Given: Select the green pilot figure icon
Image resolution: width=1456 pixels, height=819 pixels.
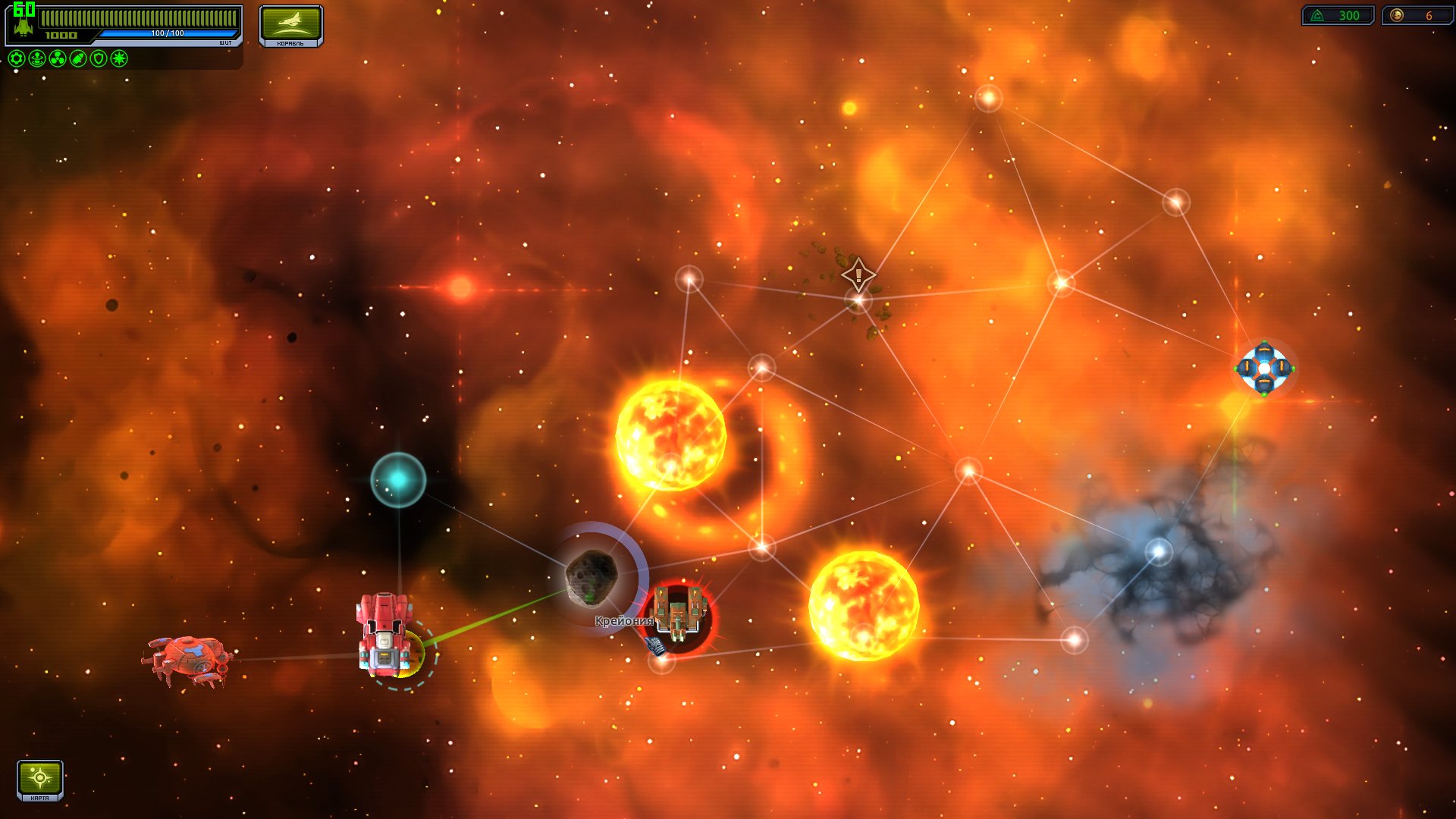Looking at the screenshot, I should click(x=37, y=58).
